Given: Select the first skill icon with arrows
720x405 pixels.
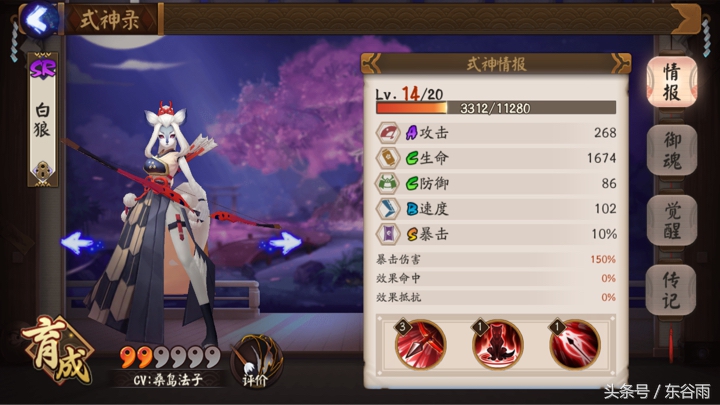Looking at the screenshot, I should [421, 343].
